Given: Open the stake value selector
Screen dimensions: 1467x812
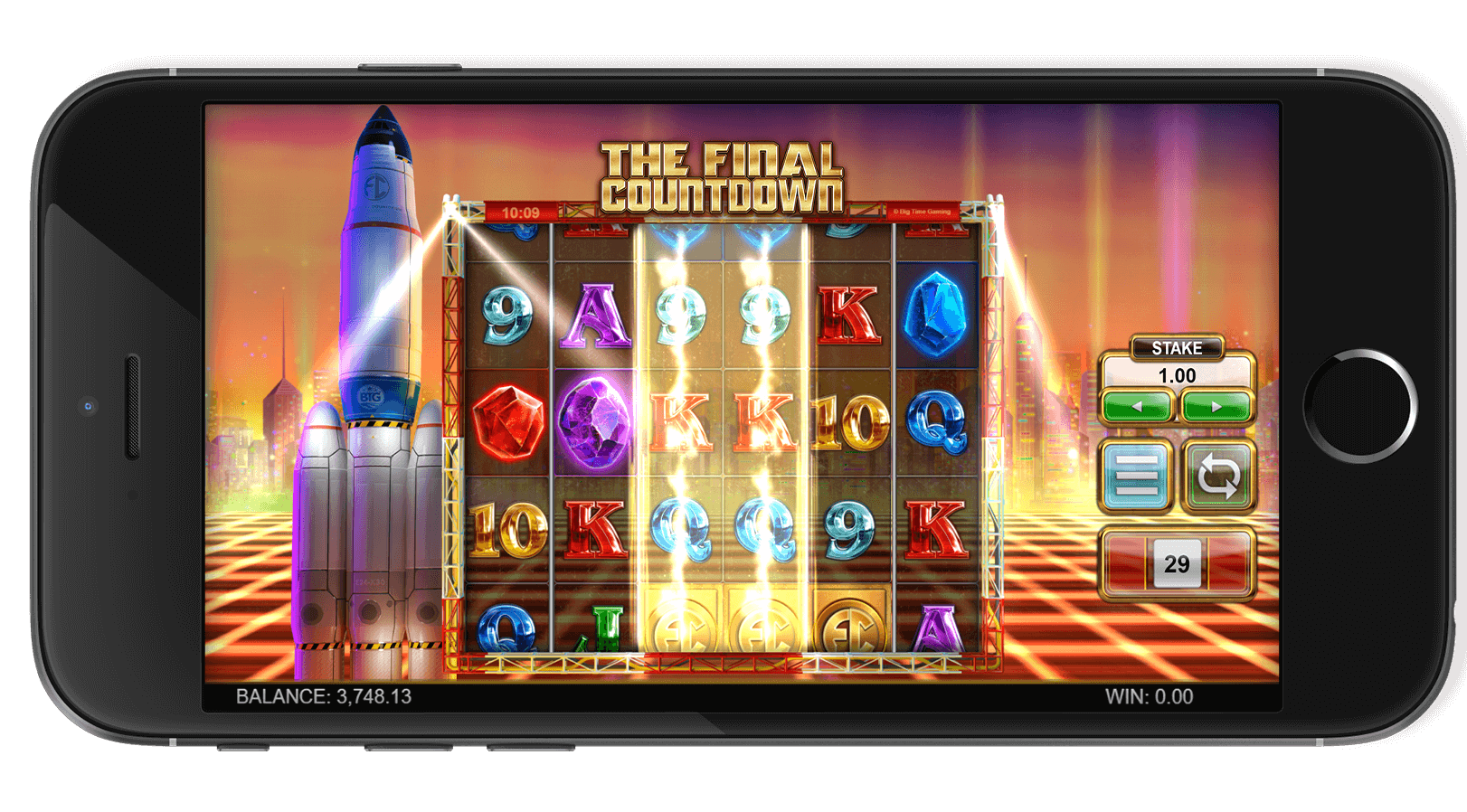Looking at the screenshot, I should 1177,374.
